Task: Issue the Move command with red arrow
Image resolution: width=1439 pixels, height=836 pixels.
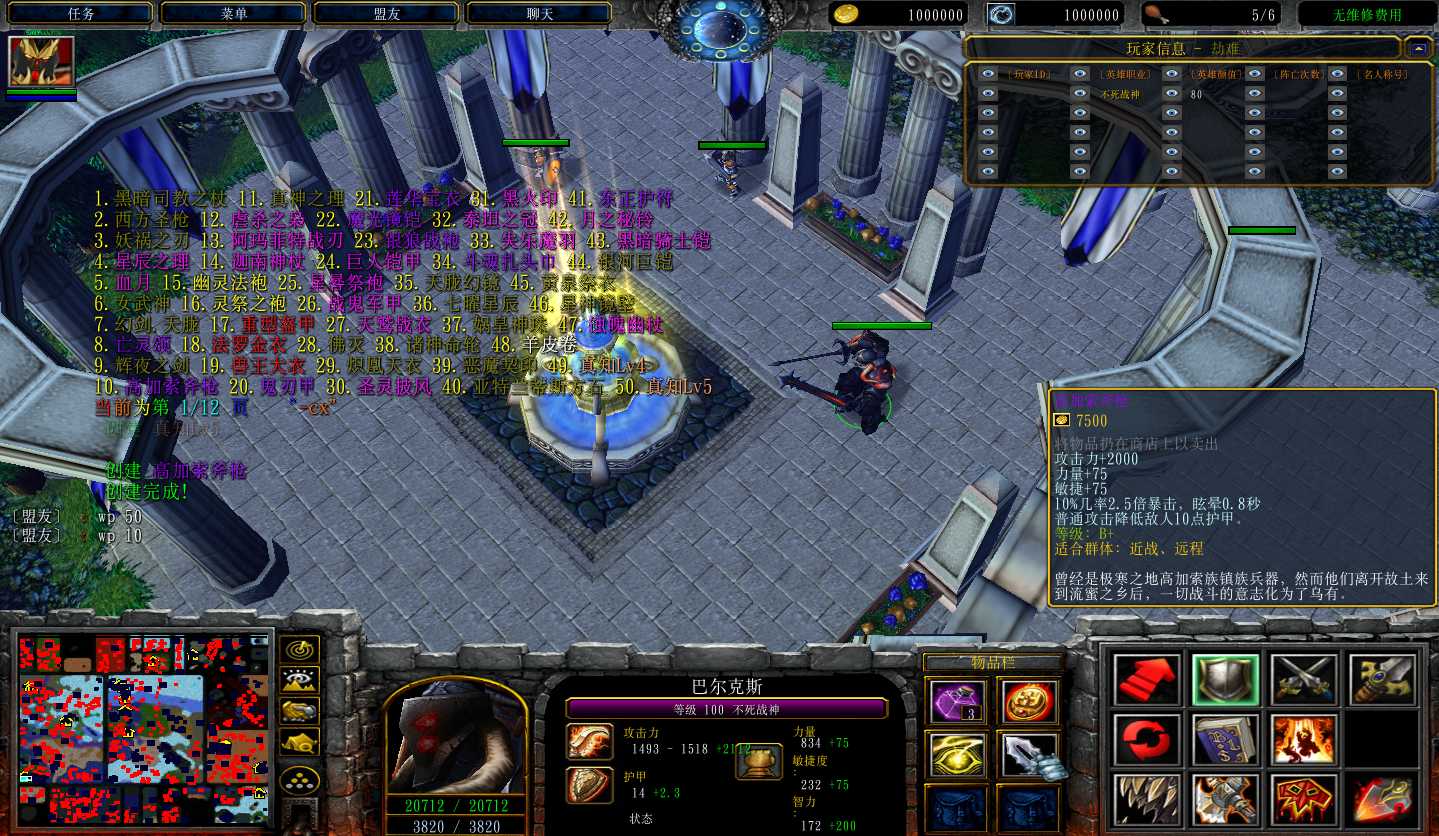Action: click(x=1146, y=679)
